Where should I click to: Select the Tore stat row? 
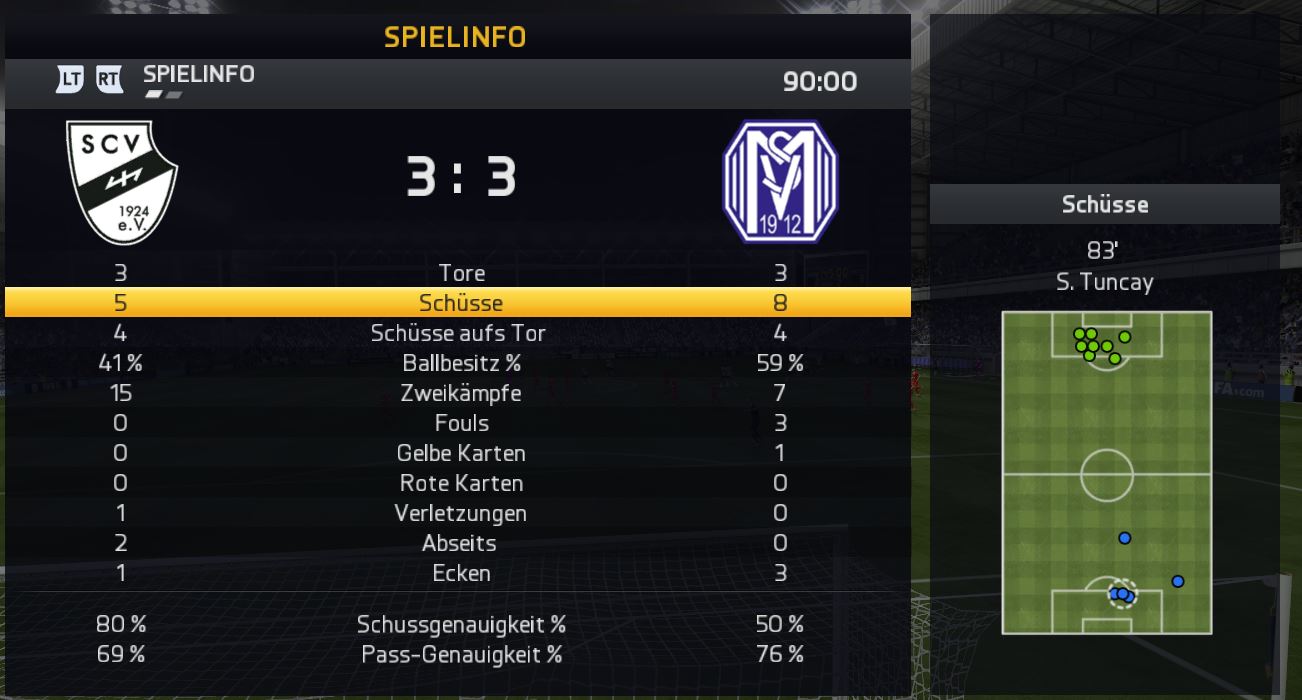[461, 273]
